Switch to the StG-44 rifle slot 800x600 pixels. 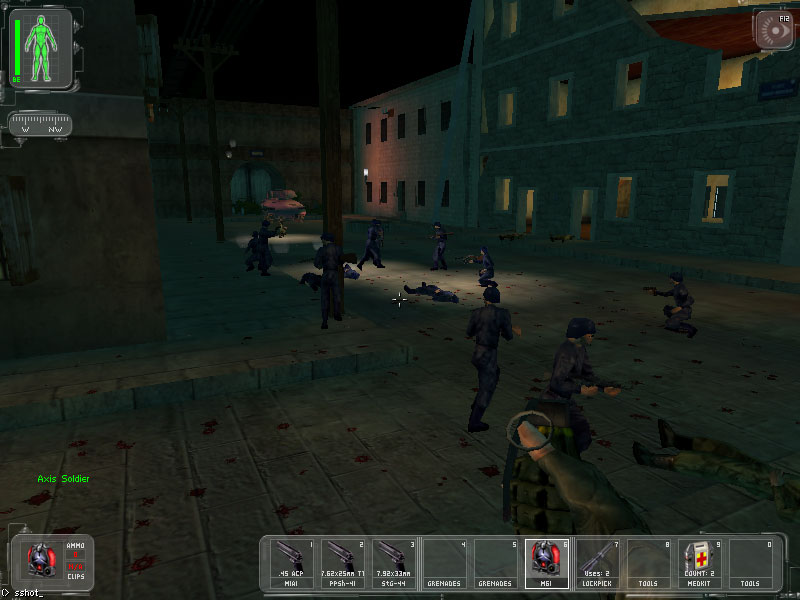tap(395, 563)
